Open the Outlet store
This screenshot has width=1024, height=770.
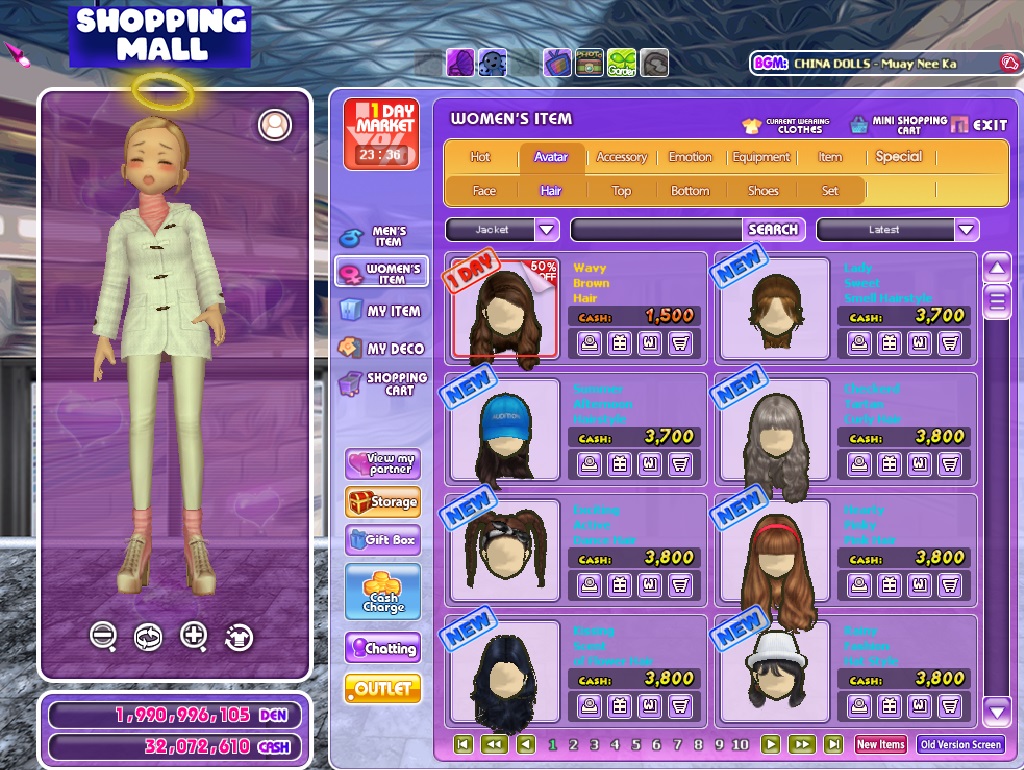click(383, 689)
